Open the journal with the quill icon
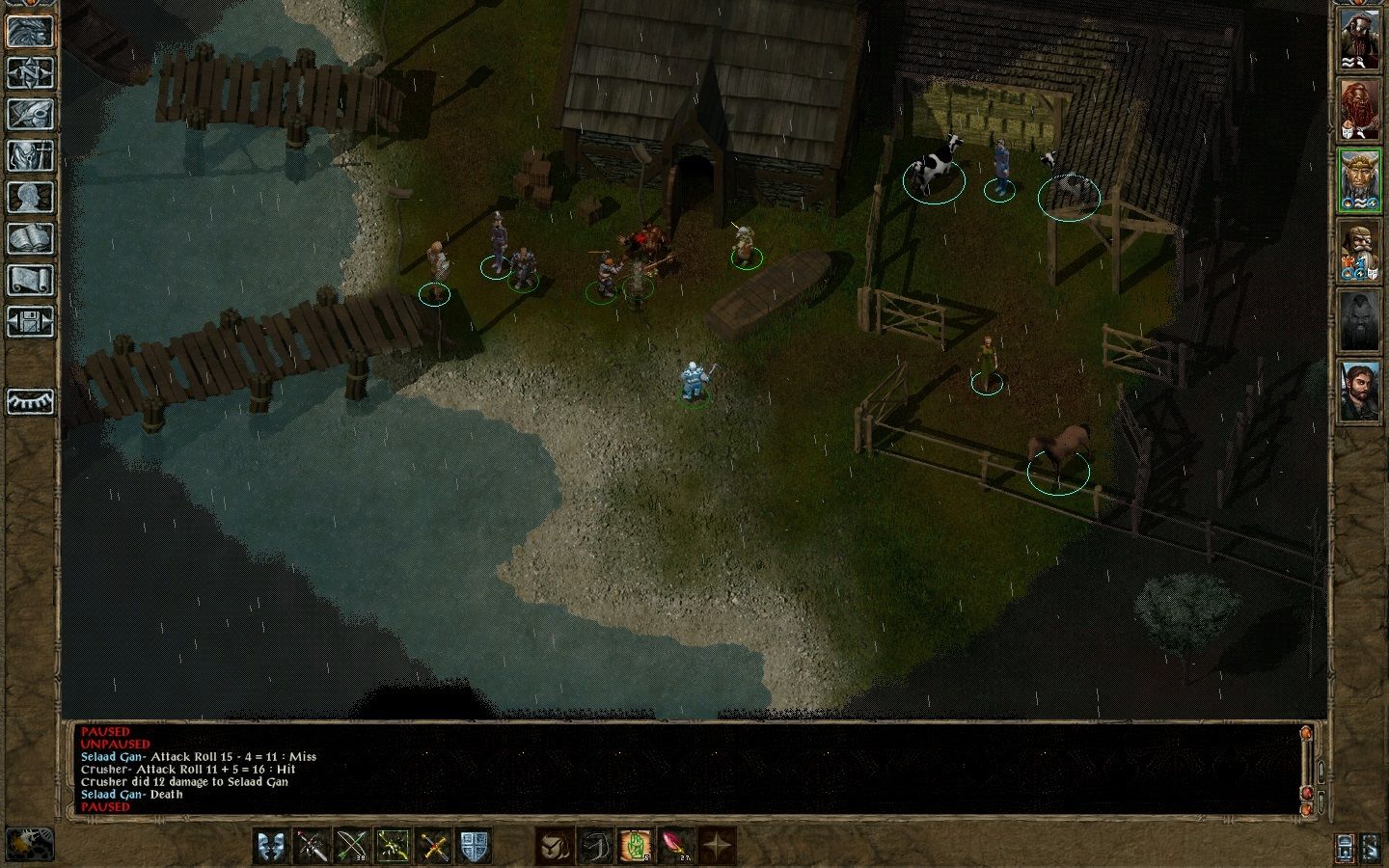 click(x=30, y=114)
